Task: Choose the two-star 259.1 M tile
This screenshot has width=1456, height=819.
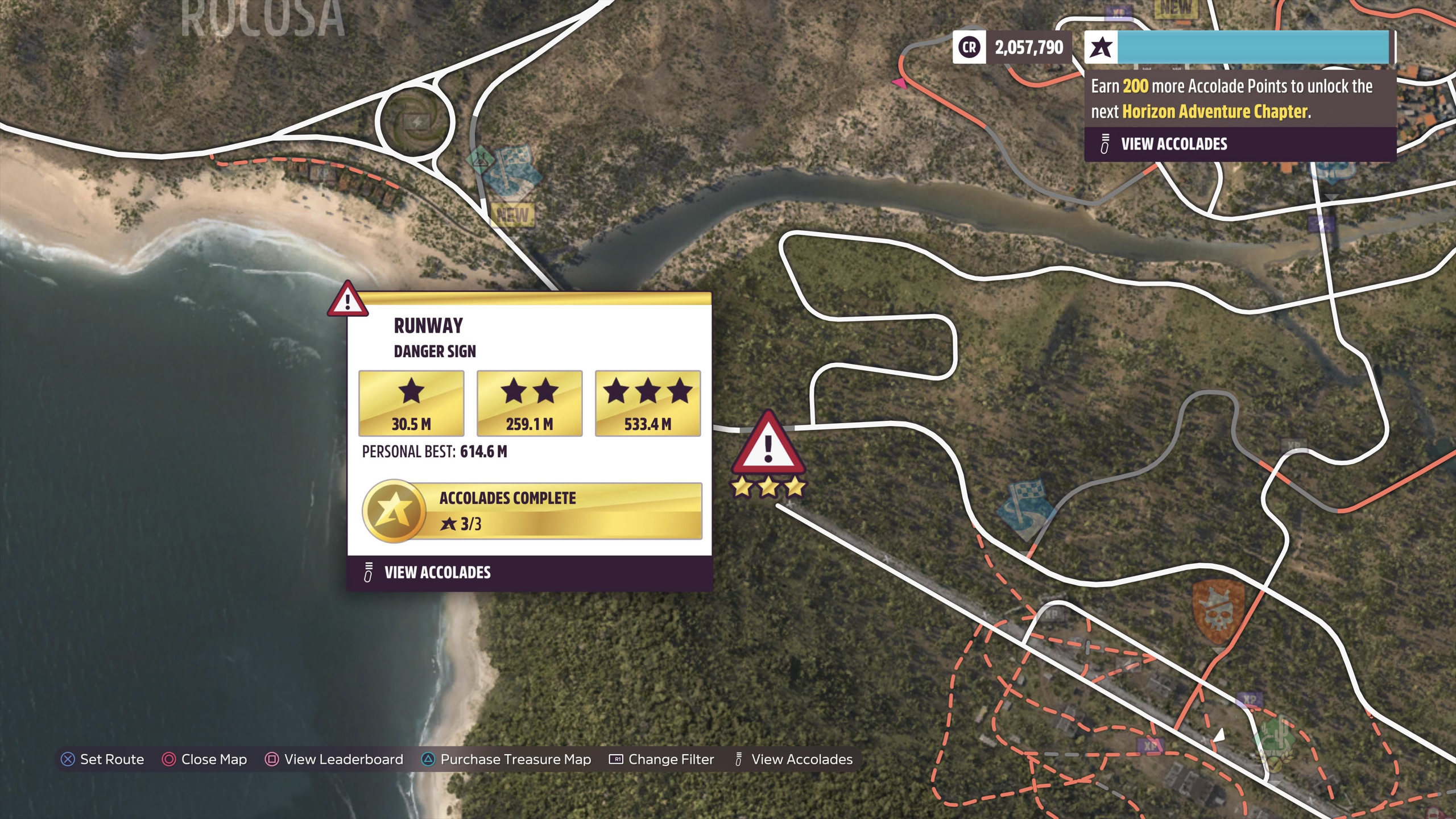Action: tap(530, 403)
